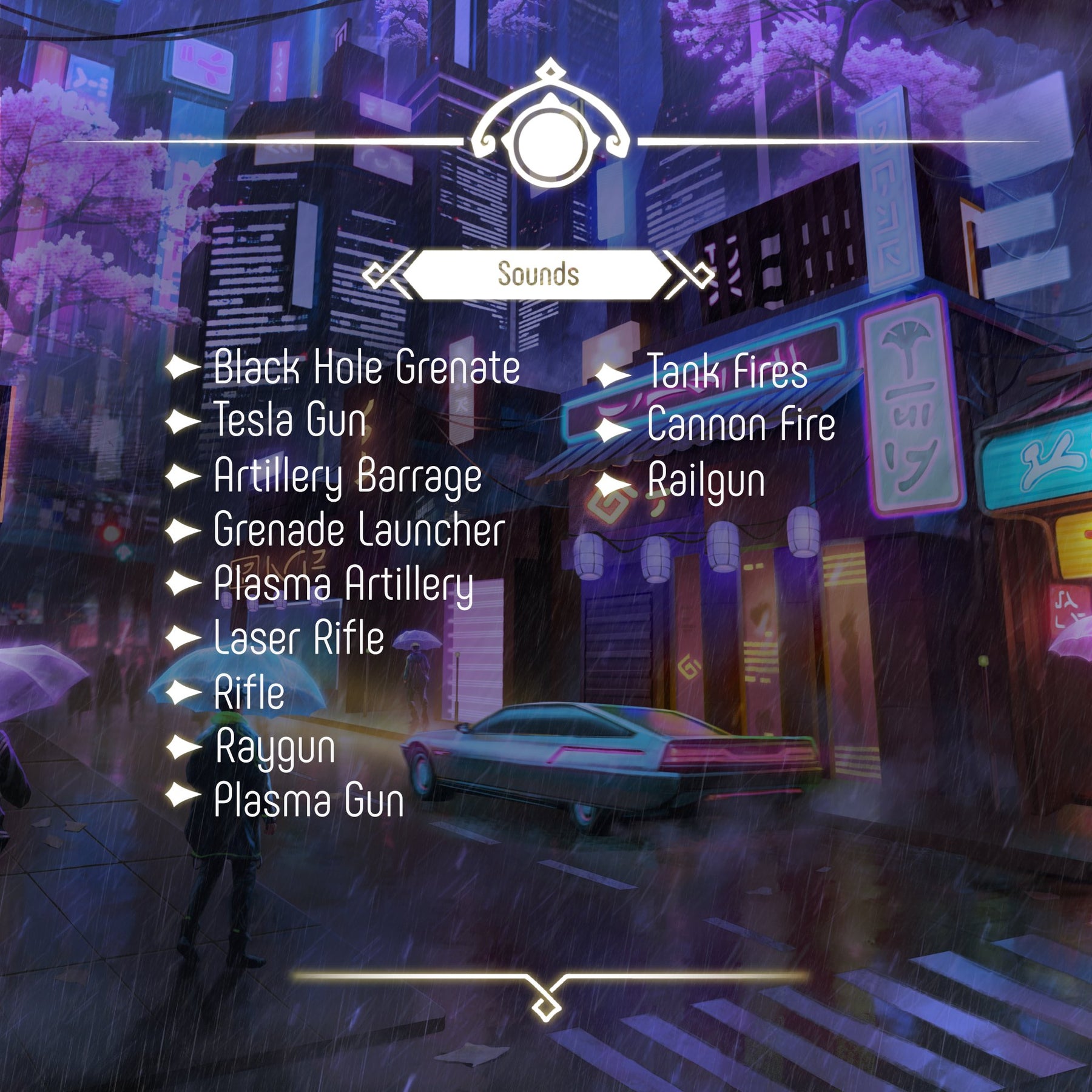Image resolution: width=1092 pixels, height=1092 pixels.
Task: Select the plain Rifle entry
Action: pyautogui.click(x=249, y=692)
